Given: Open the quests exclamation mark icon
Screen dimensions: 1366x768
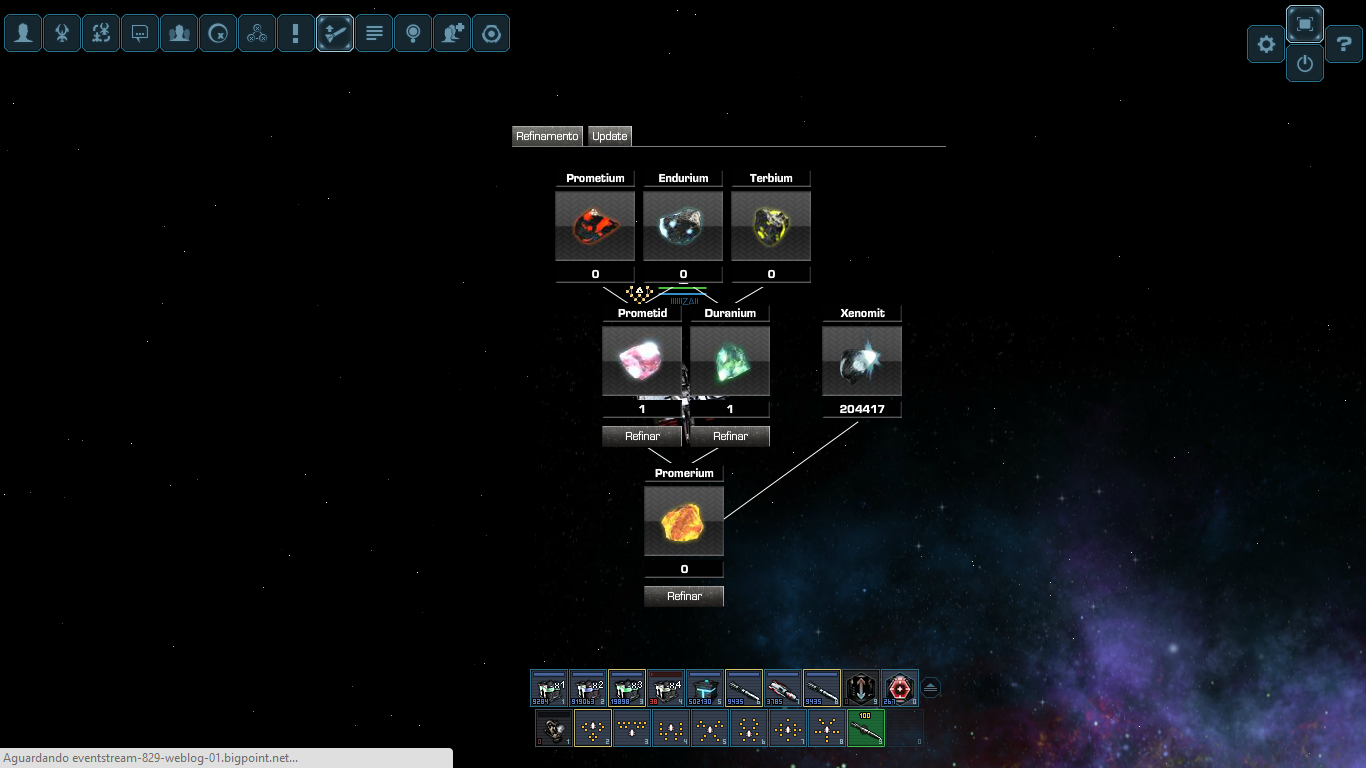Looking at the screenshot, I should [x=296, y=33].
